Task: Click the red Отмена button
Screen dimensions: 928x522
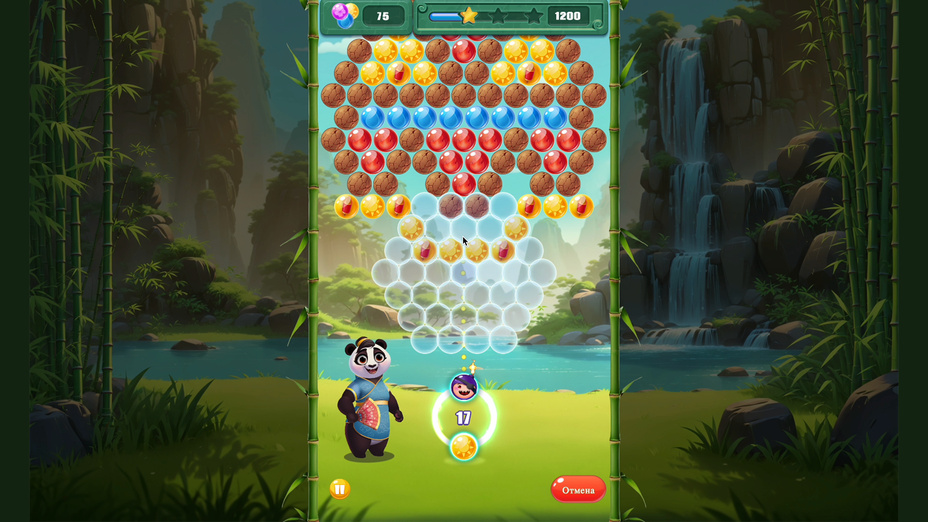Action: (578, 489)
